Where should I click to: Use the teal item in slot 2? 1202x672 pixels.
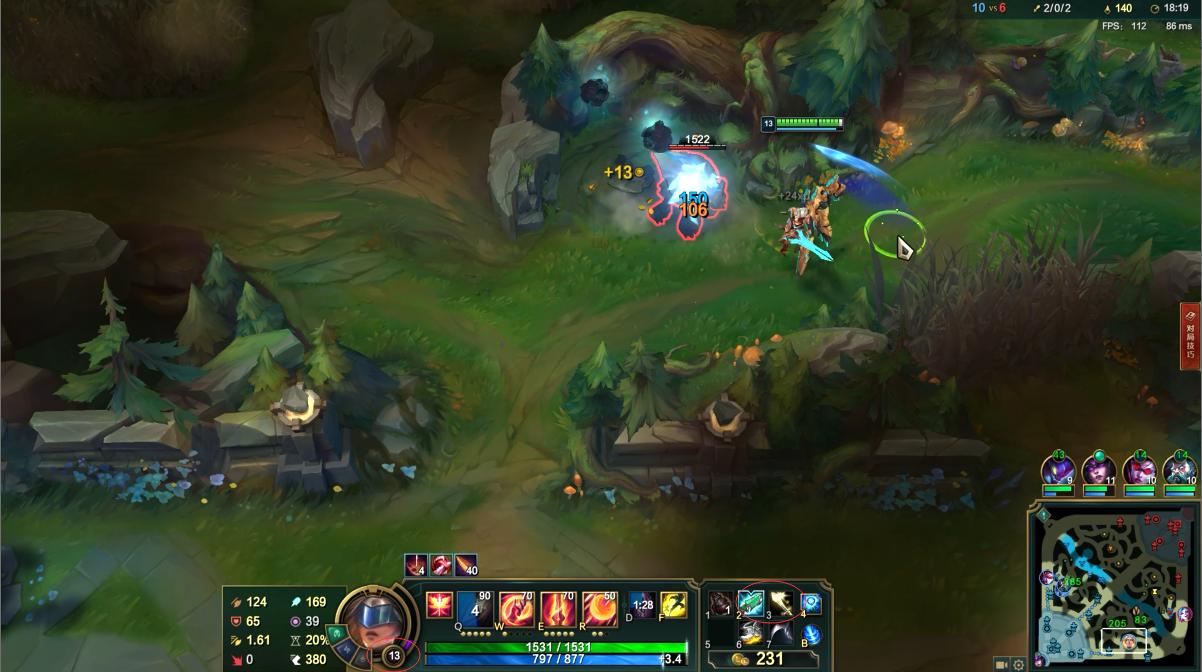751,604
